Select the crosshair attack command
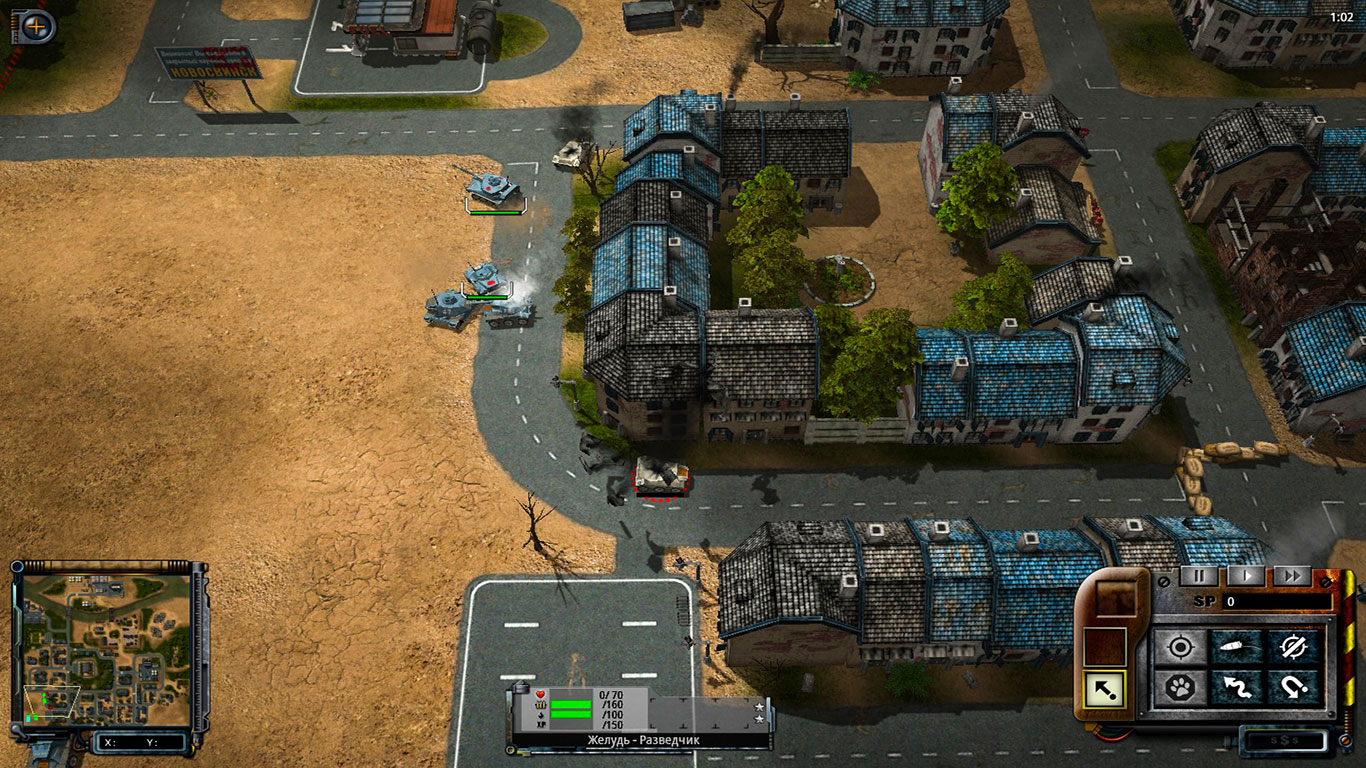Screen dimensions: 1366x768 coord(1181,647)
